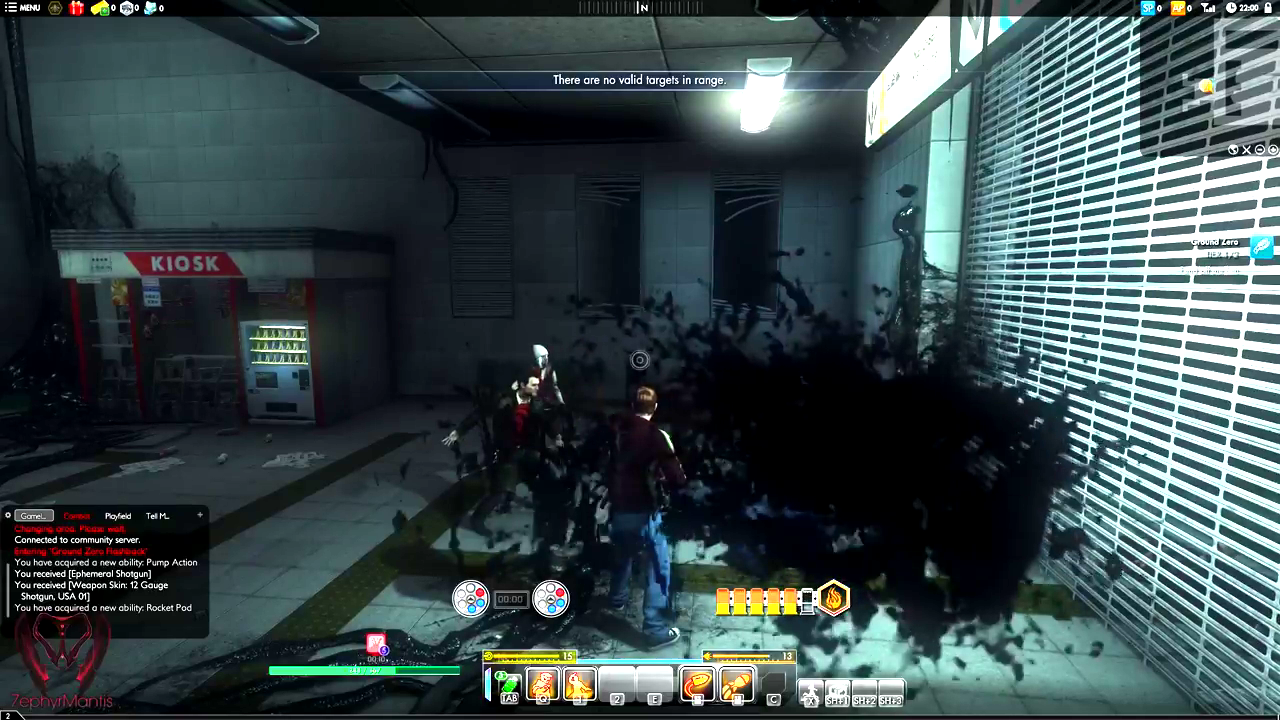The height and width of the screenshot is (720, 1280).
Task: Switch to the Combat chat tab
Action: (76, 516)
